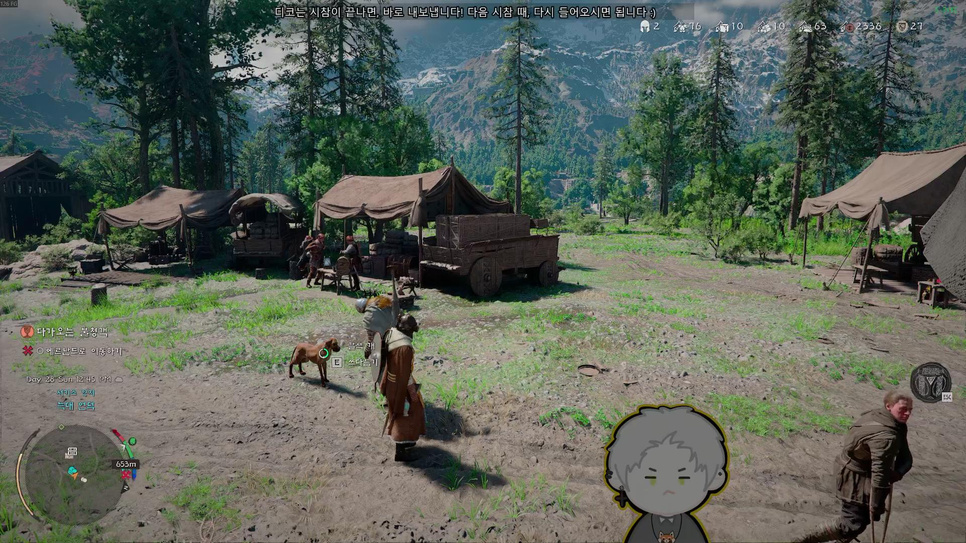The width and height of the screenshot is (966, 543).
Task: Click the shield icon in the resource bar
Action: click(x=902, y=26)
